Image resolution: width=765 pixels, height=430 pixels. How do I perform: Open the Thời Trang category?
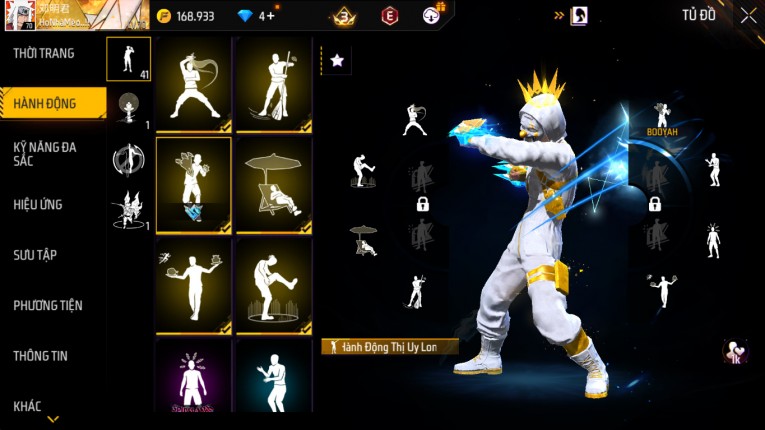point(44,53)
